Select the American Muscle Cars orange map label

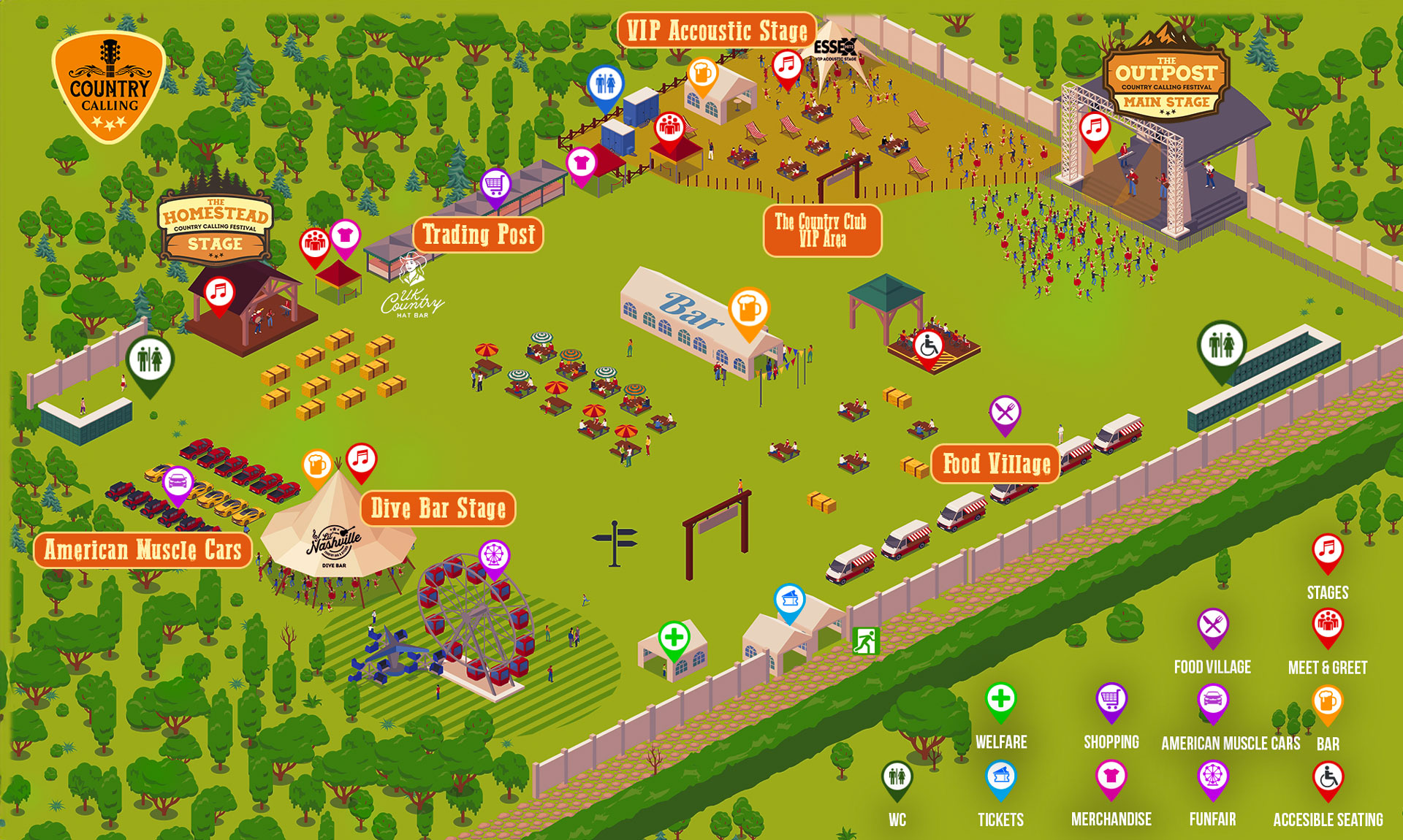142,550
